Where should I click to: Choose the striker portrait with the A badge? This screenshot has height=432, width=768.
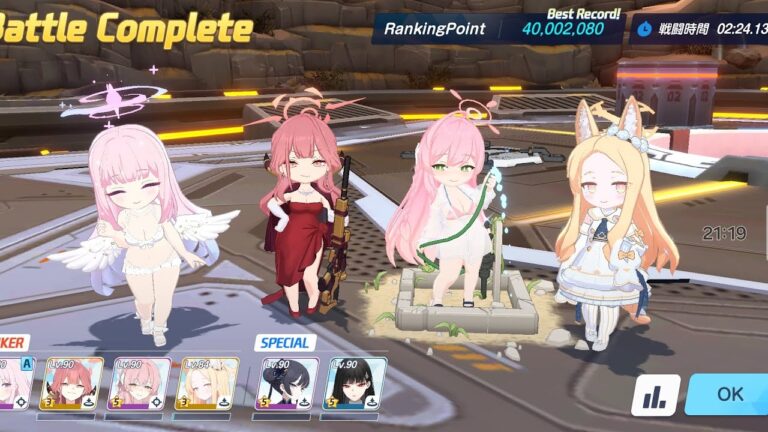(14, 384)
